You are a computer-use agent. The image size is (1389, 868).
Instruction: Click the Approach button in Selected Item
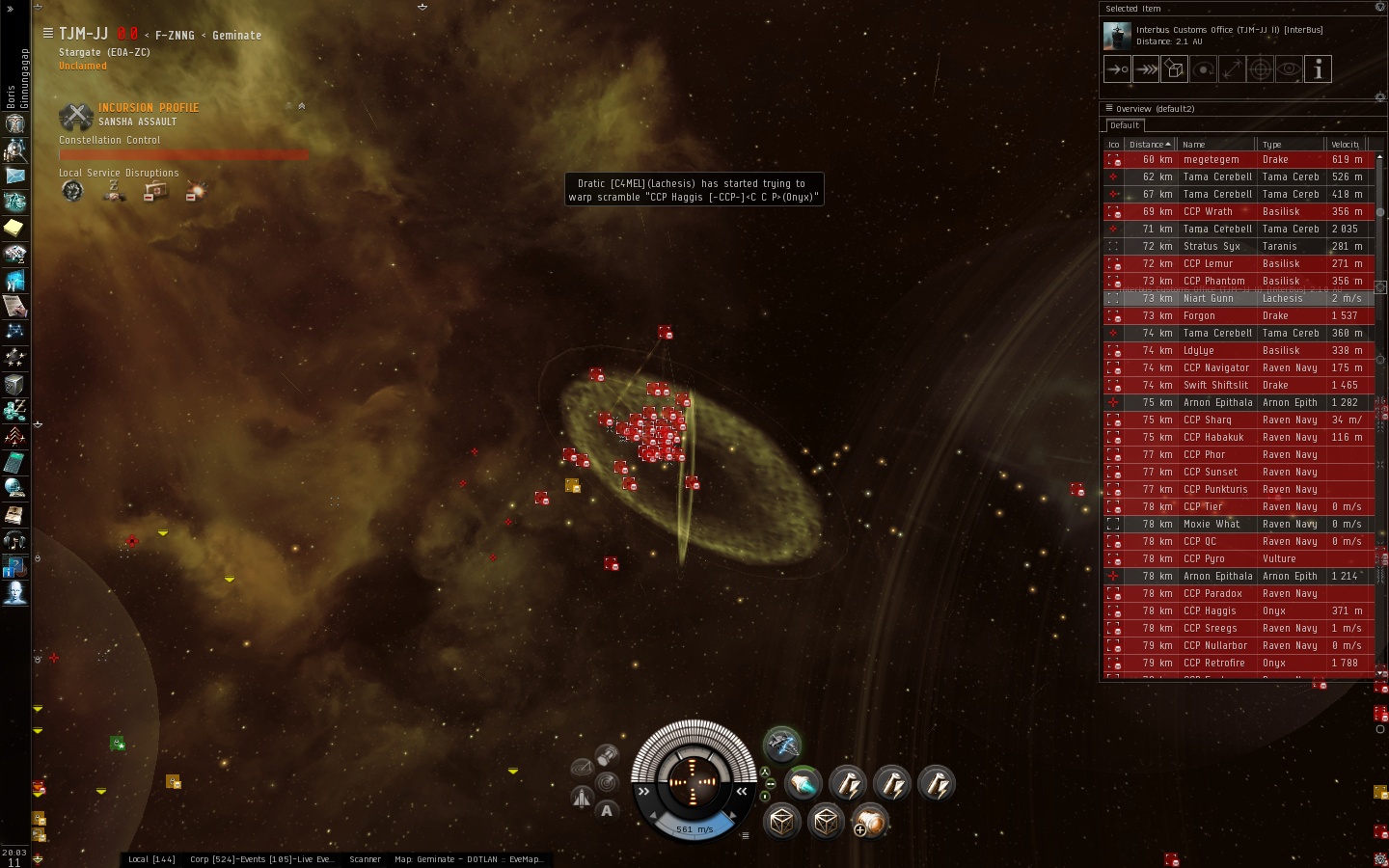pos(1117,69)
